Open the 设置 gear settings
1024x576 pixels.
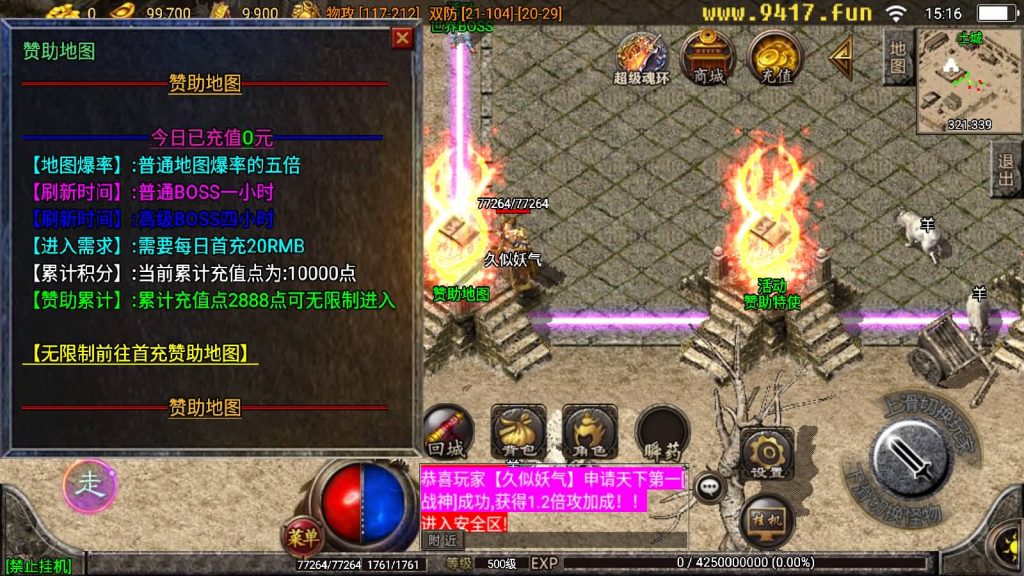pos(767,455)
